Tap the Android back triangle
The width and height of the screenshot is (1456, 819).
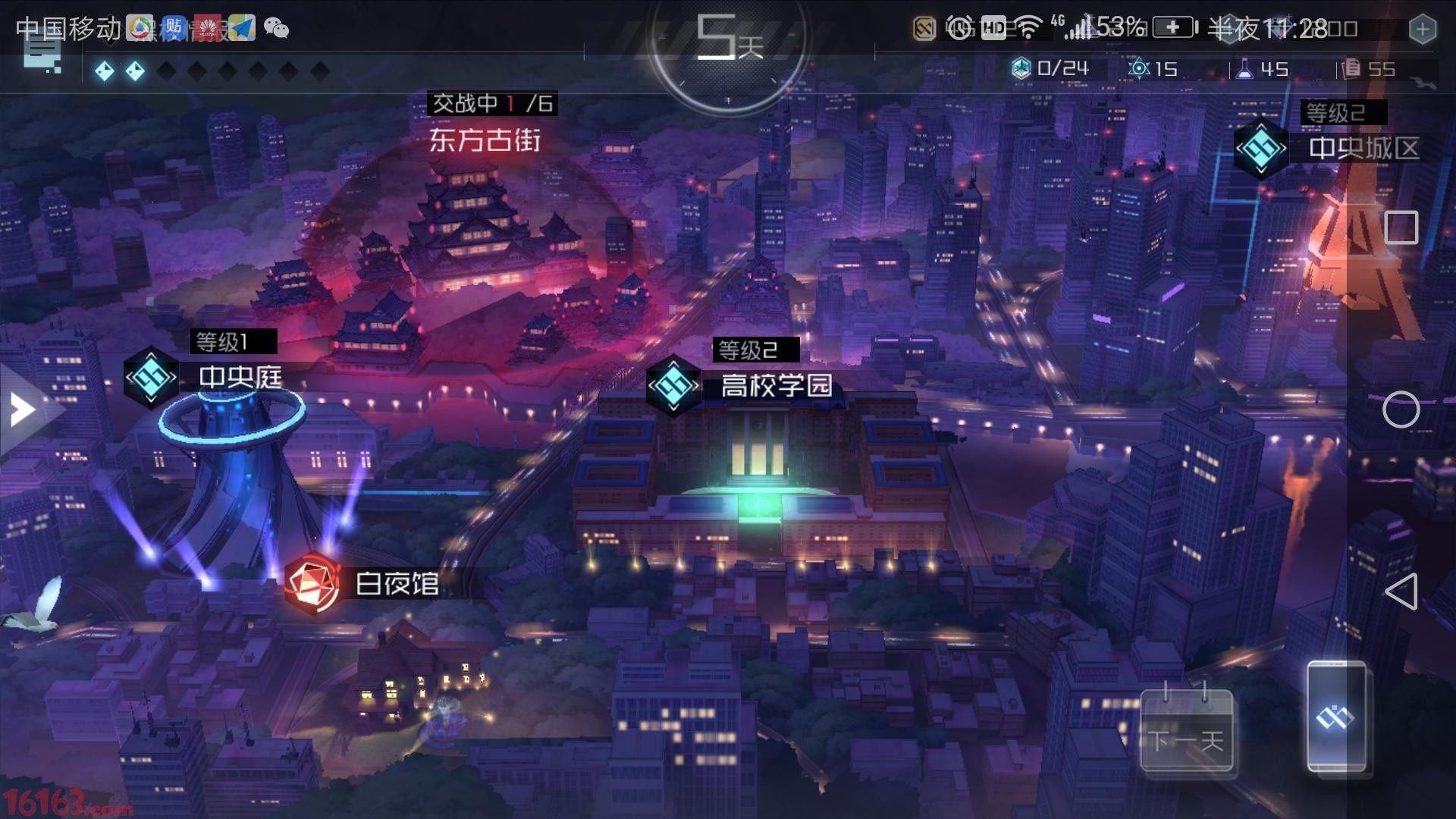tap(1401, 591)
